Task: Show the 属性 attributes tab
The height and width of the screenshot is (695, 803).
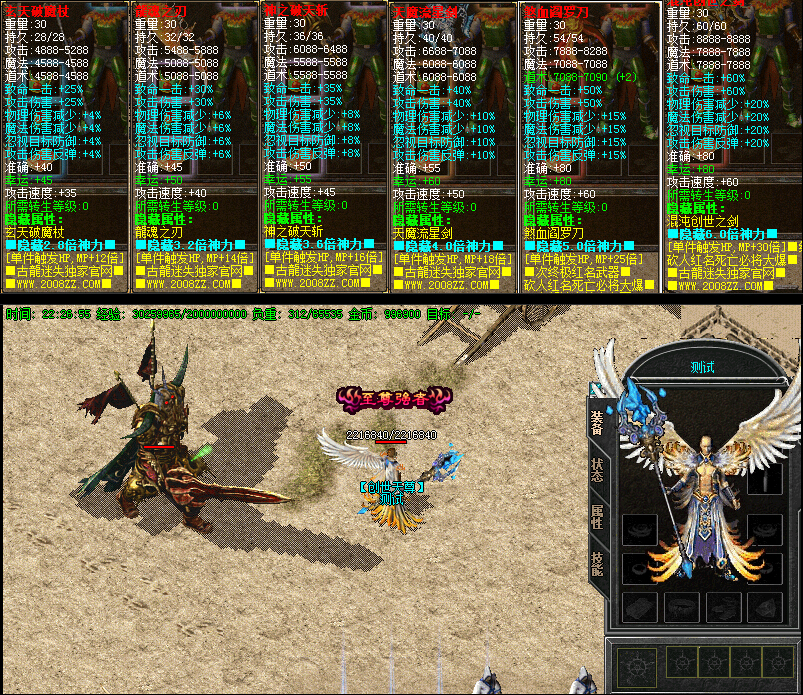Action: [597, 517]
